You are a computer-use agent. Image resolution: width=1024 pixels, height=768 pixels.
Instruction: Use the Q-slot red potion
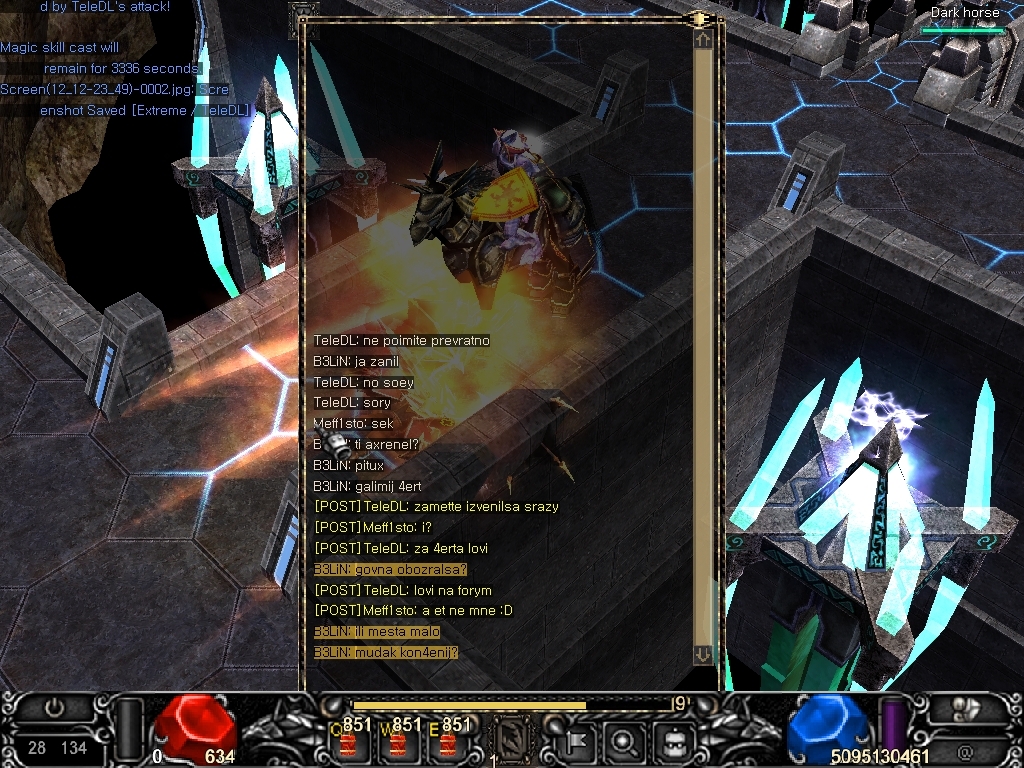(347, 743)
